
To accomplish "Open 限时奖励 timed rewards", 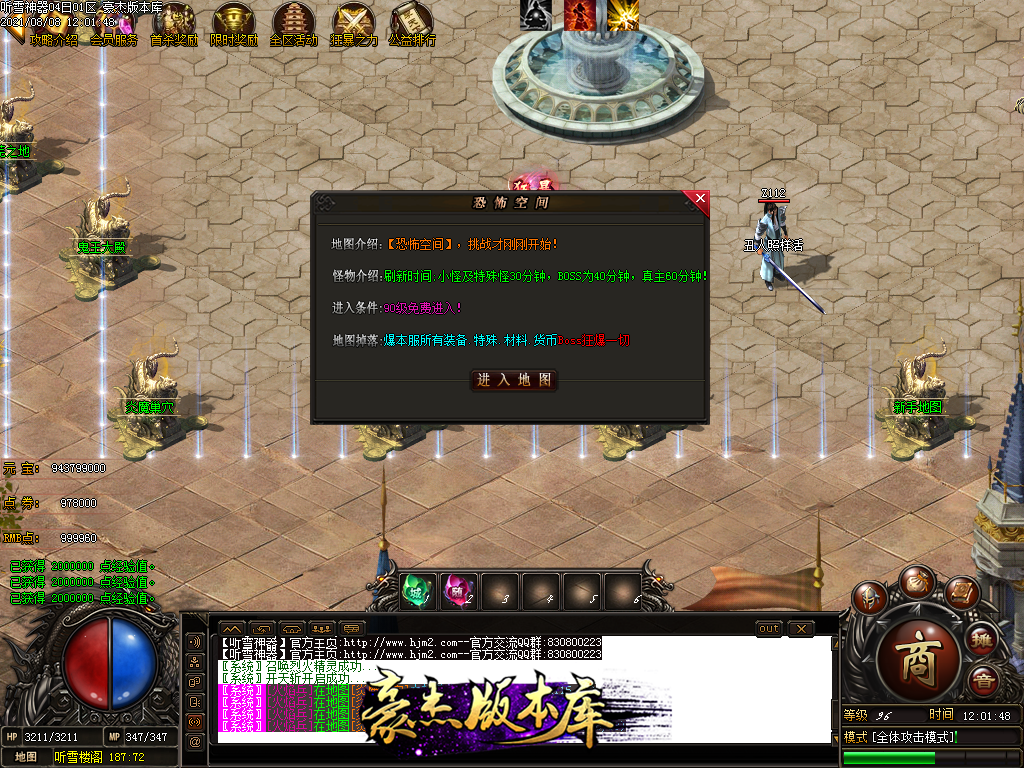I will click(x=234, y=26).
